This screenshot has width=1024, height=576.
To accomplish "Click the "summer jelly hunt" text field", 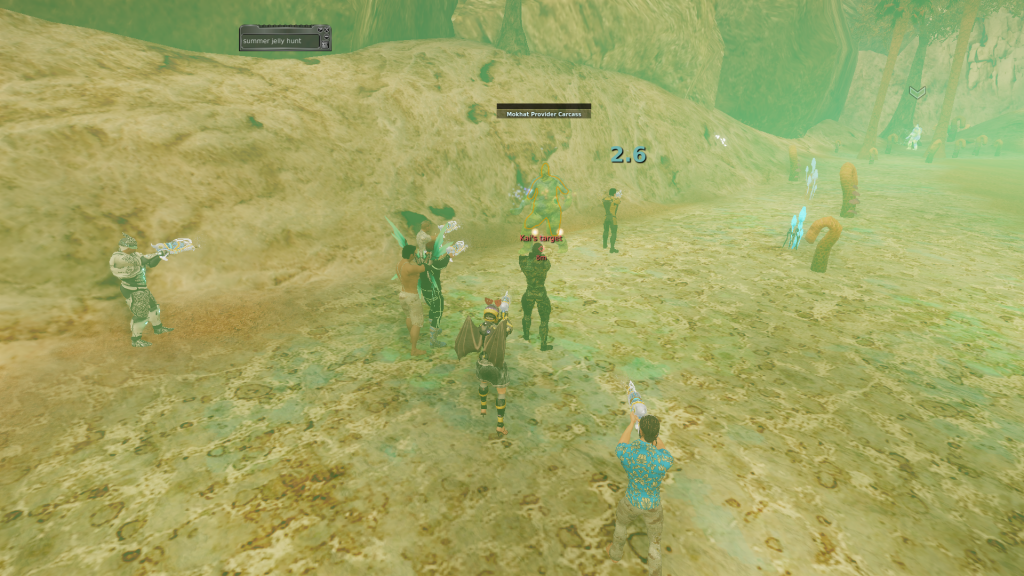I will pyautogui.click(x=280, y=41).
